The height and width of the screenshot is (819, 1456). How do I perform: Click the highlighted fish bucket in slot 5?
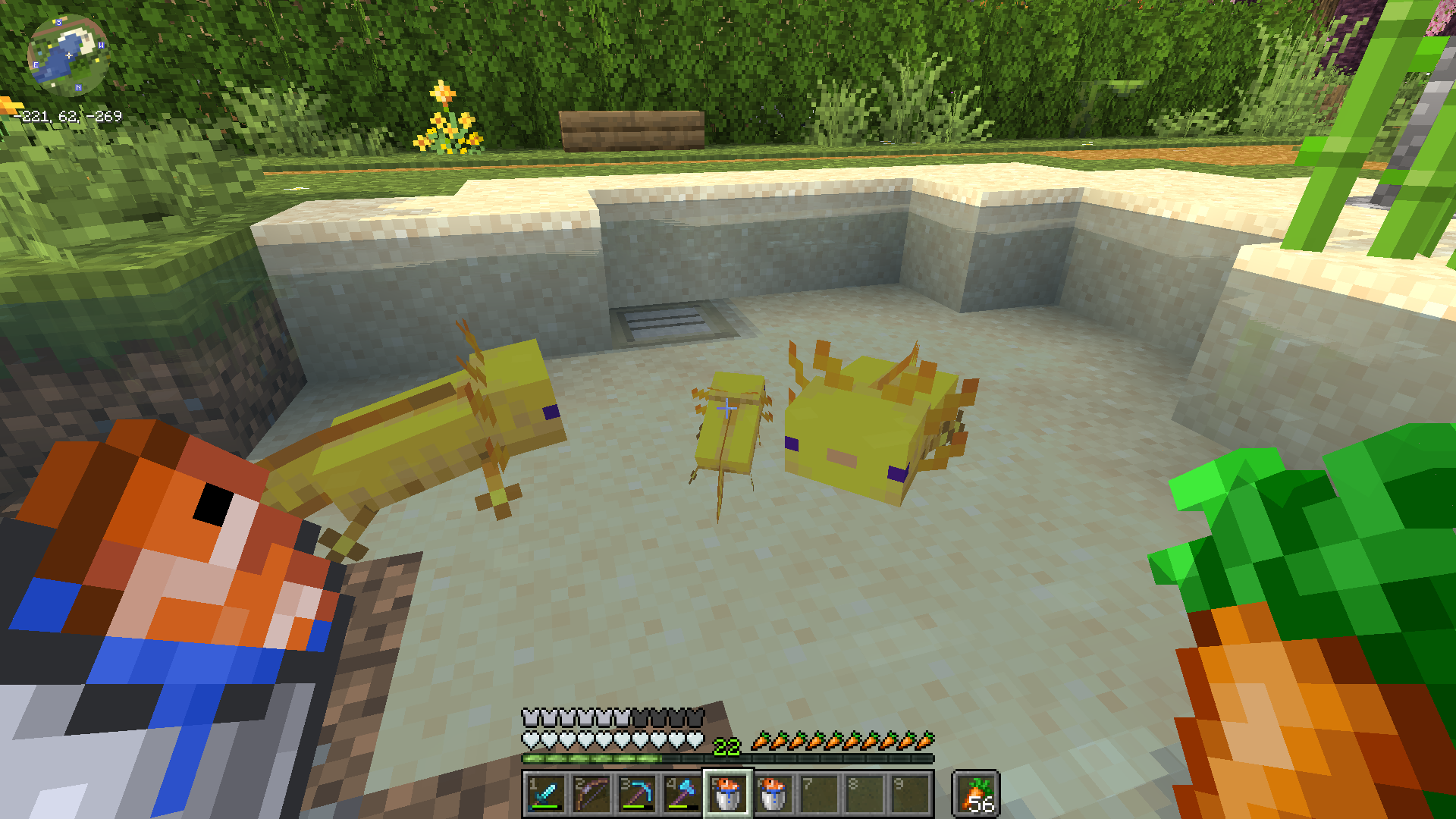pyautogui.click(x=728, y=794)
